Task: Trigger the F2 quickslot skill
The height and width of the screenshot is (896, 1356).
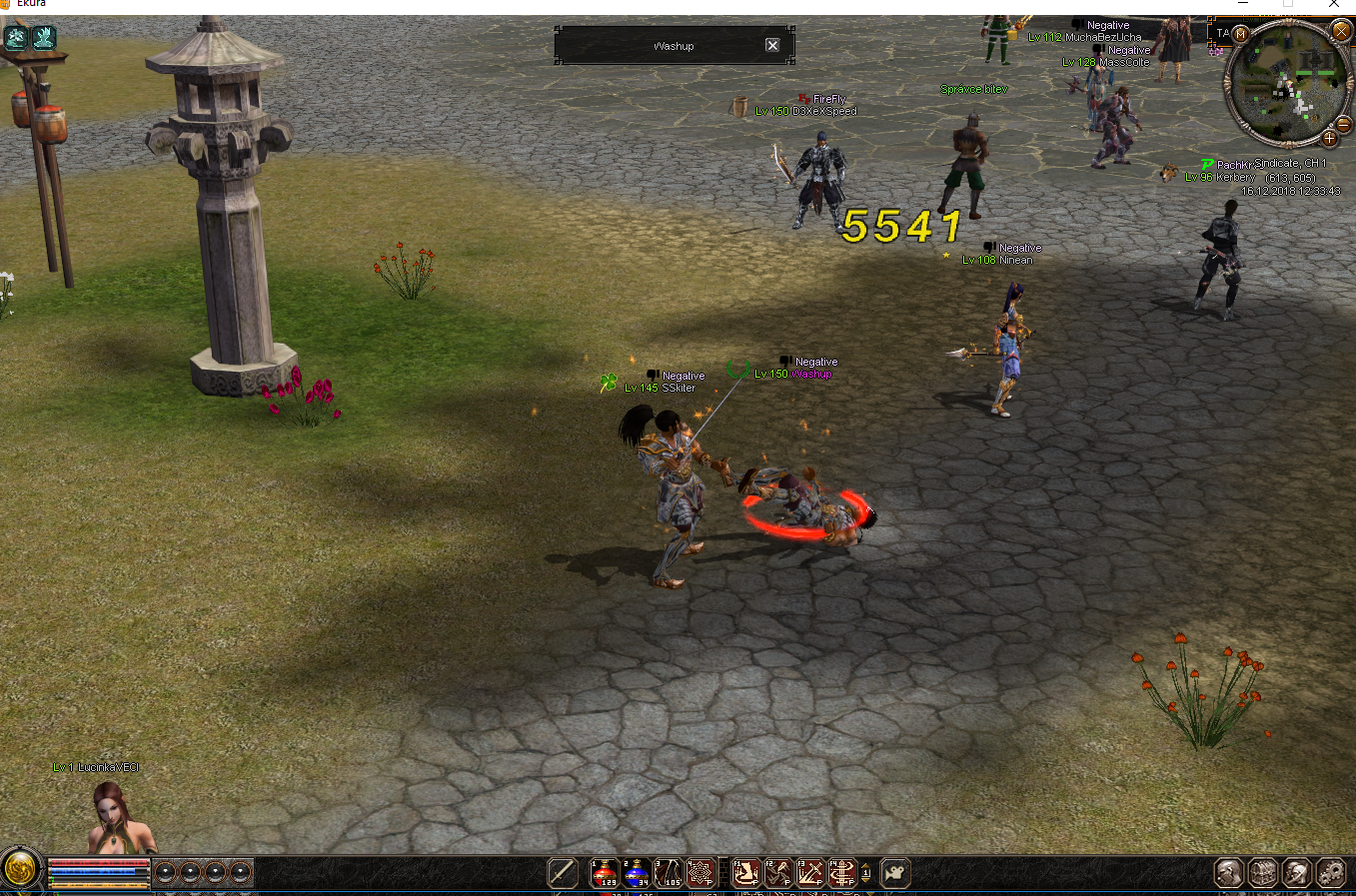Action: click(x=778, y=873)
